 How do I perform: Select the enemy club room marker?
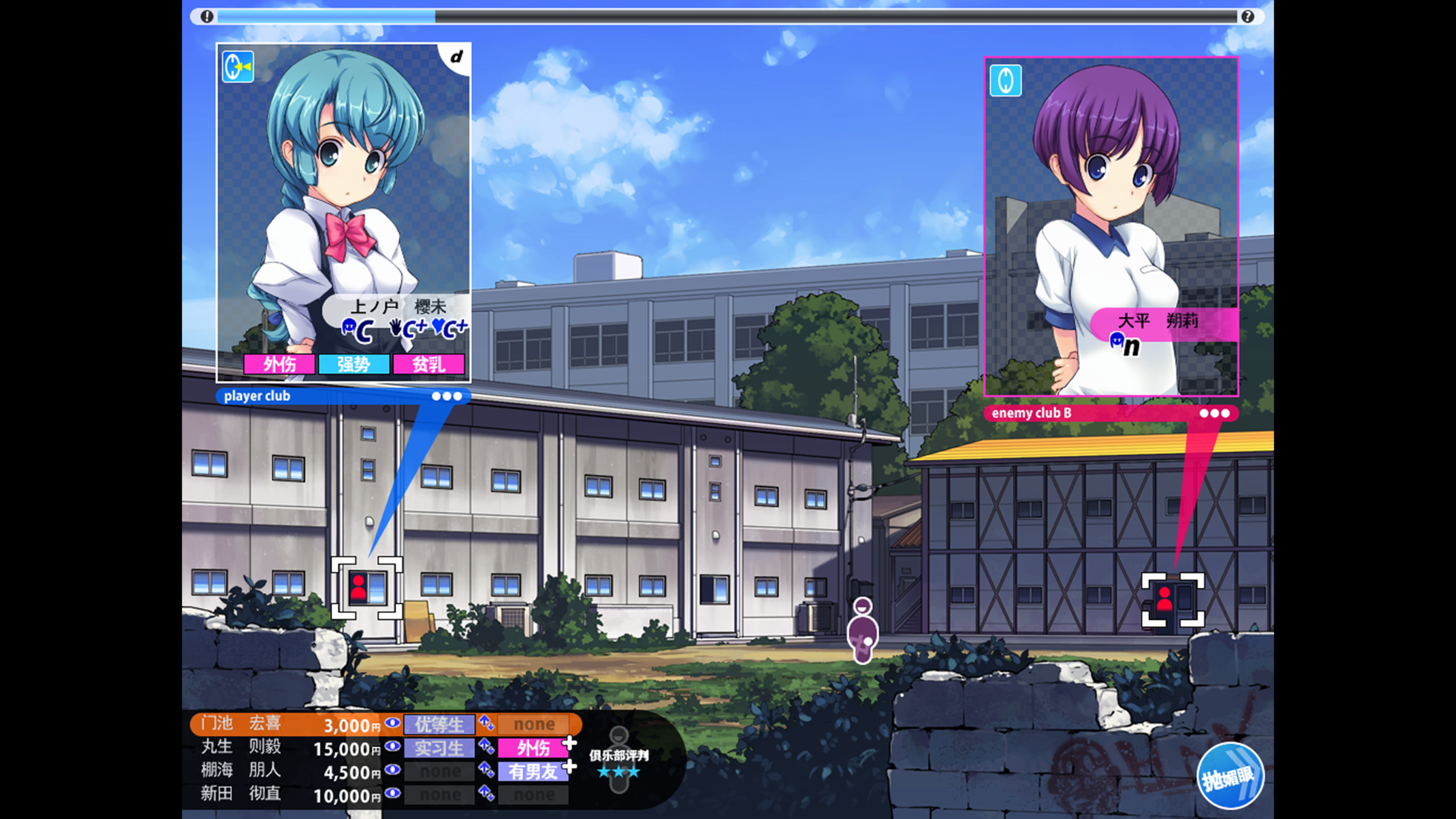pos(1173,599)
